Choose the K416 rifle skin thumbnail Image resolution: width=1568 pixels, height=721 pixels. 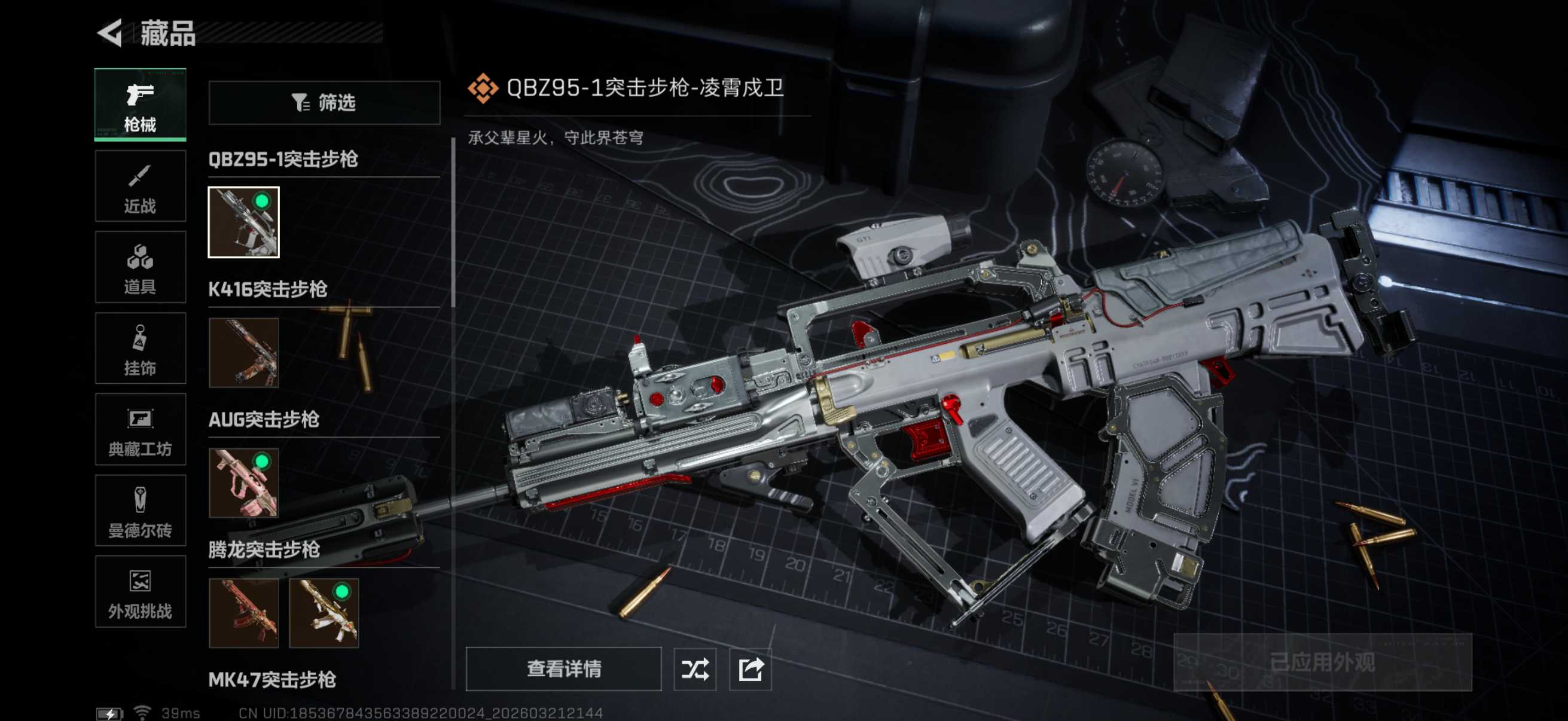point(243,353)
